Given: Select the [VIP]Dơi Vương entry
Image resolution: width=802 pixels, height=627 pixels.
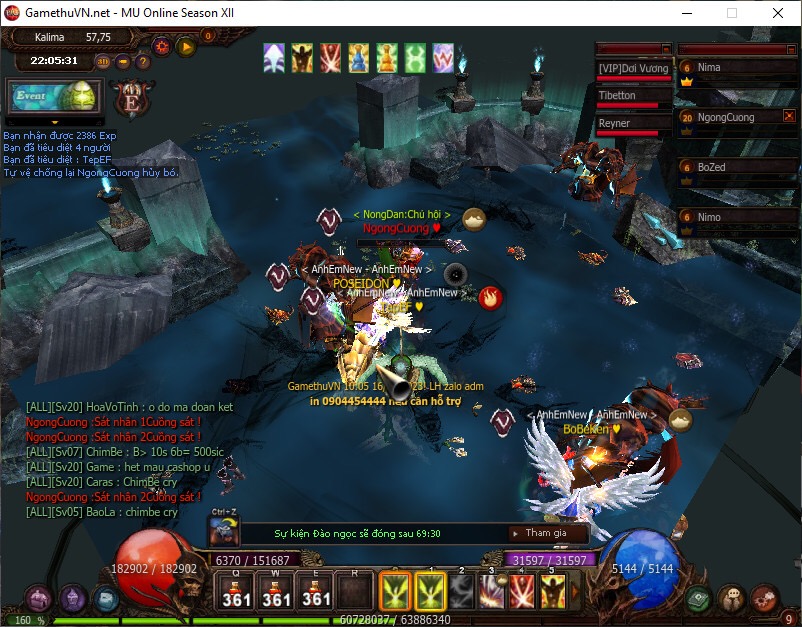Looking at the screenshot, I should pyautogui.click(x=632, y=68).
